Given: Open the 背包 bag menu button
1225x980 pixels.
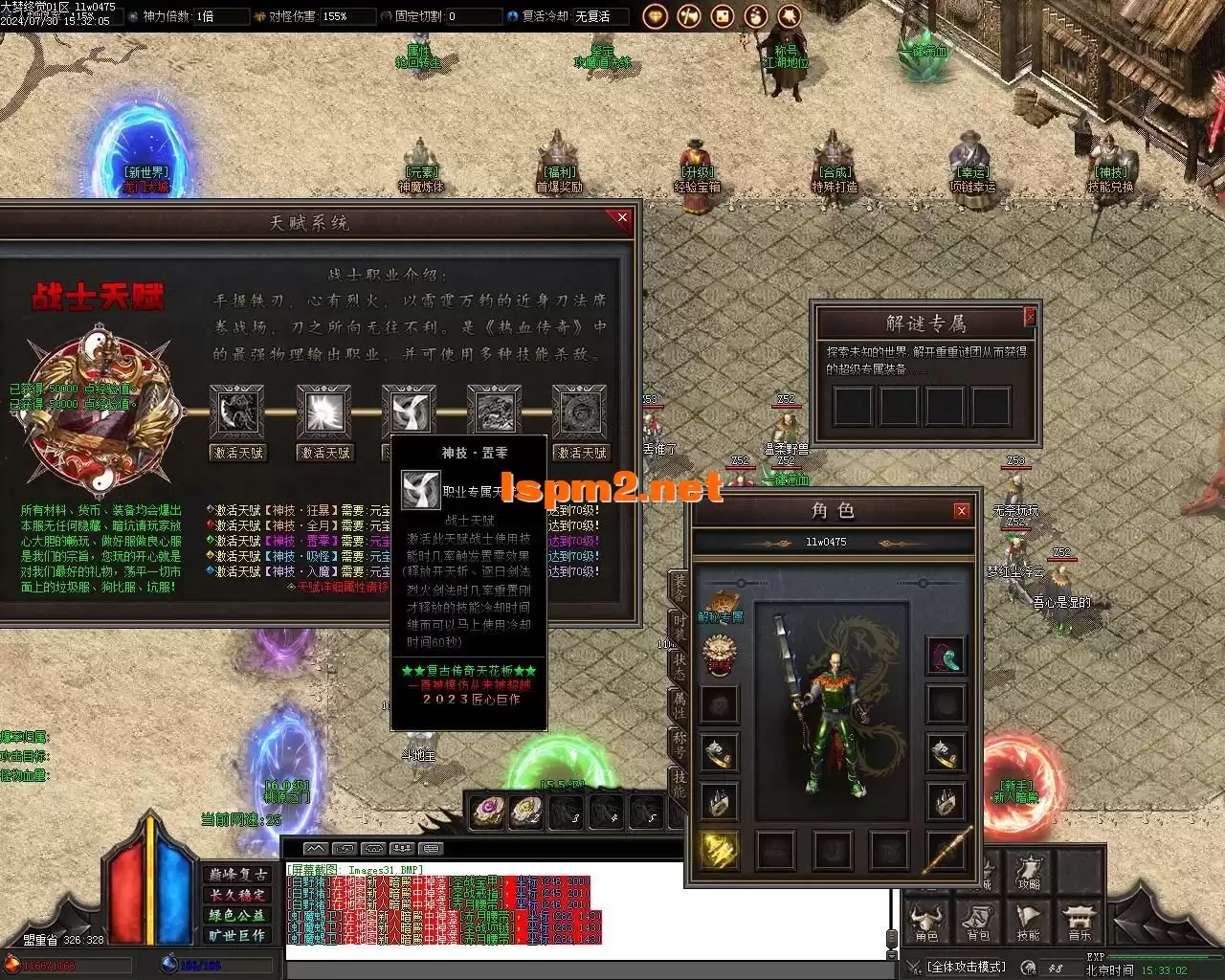Looking at the screenshot, I should (x=977, y=921).
